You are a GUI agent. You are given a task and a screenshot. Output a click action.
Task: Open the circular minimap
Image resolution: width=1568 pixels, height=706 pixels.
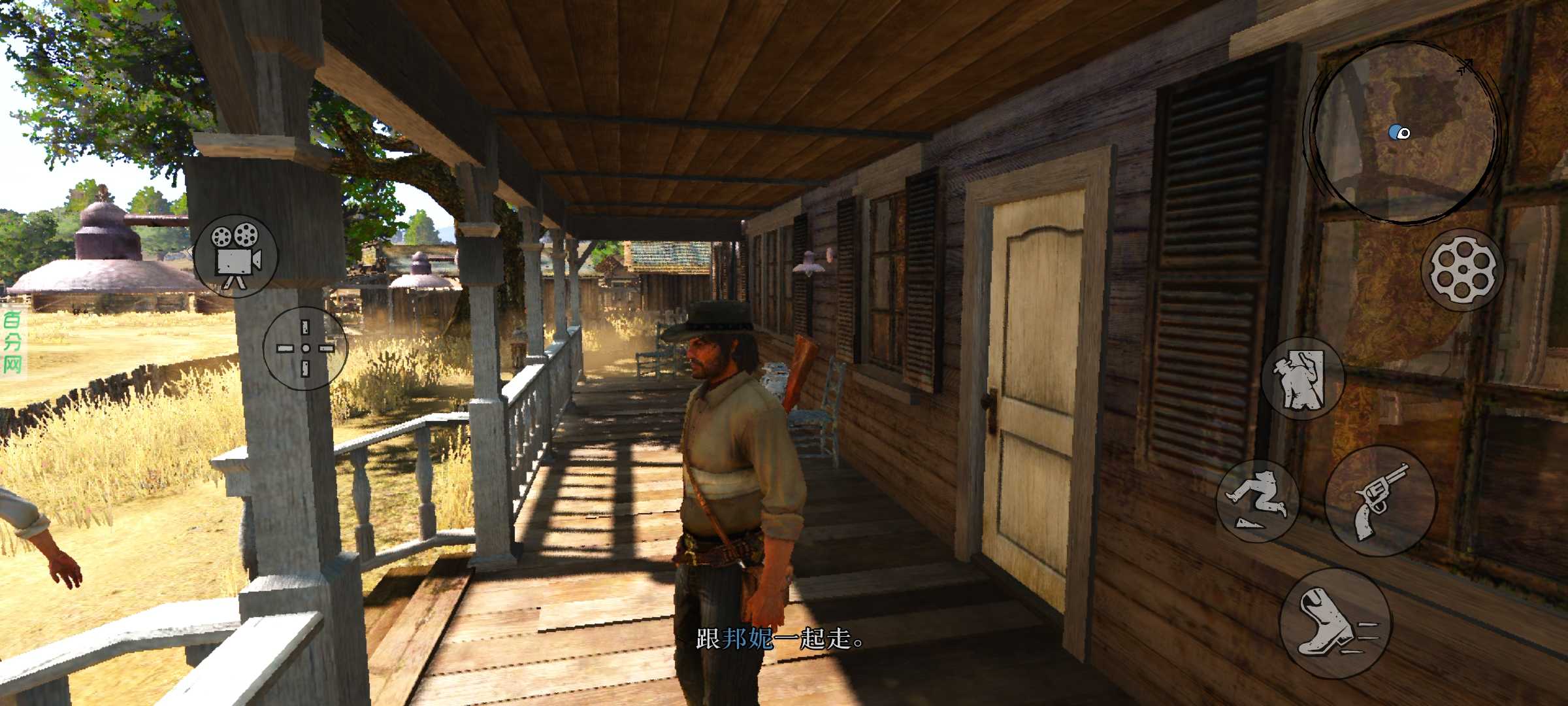(x=1404, y=132)
